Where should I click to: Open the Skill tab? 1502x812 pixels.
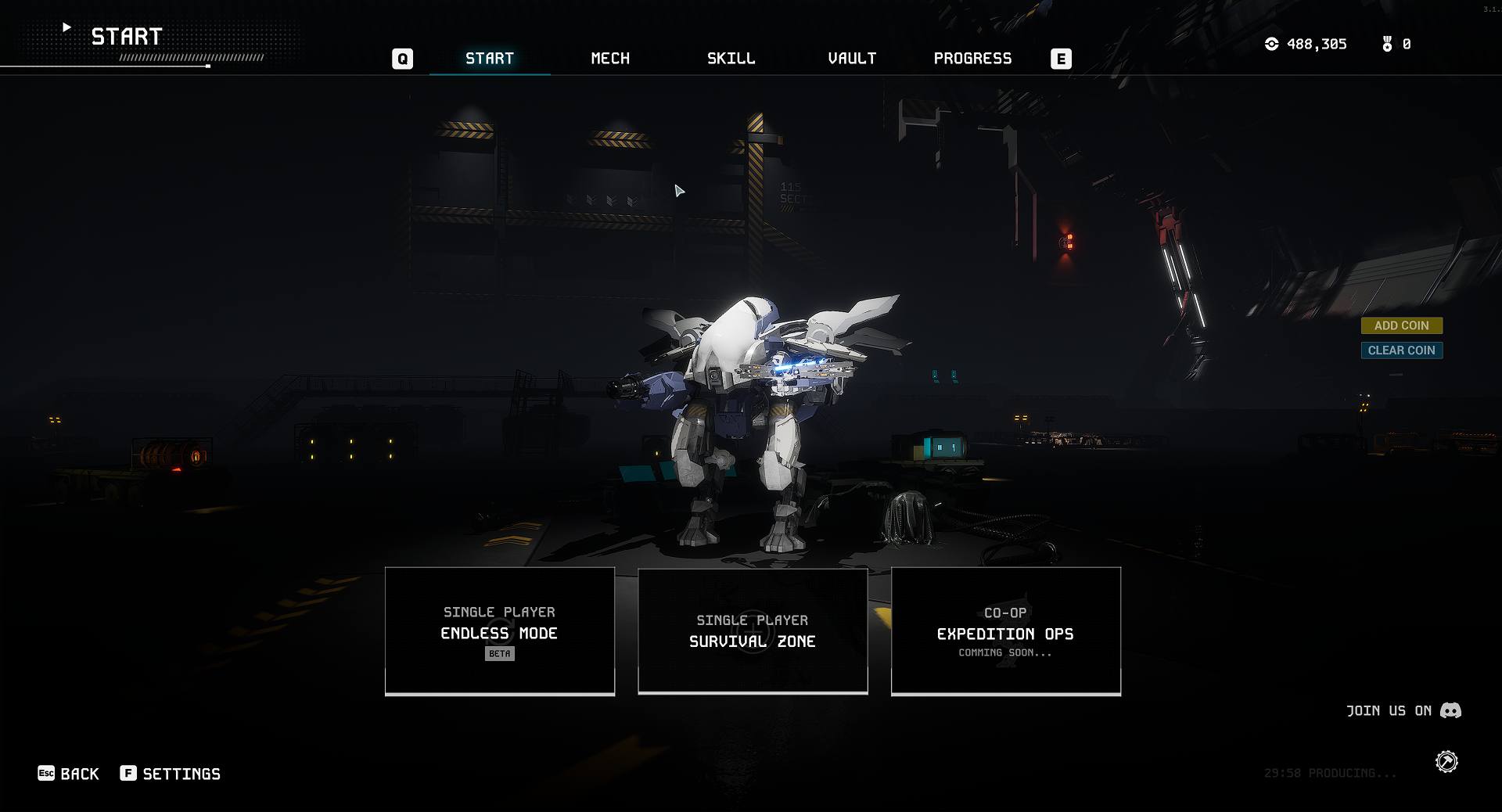click(x=731, y=59)
